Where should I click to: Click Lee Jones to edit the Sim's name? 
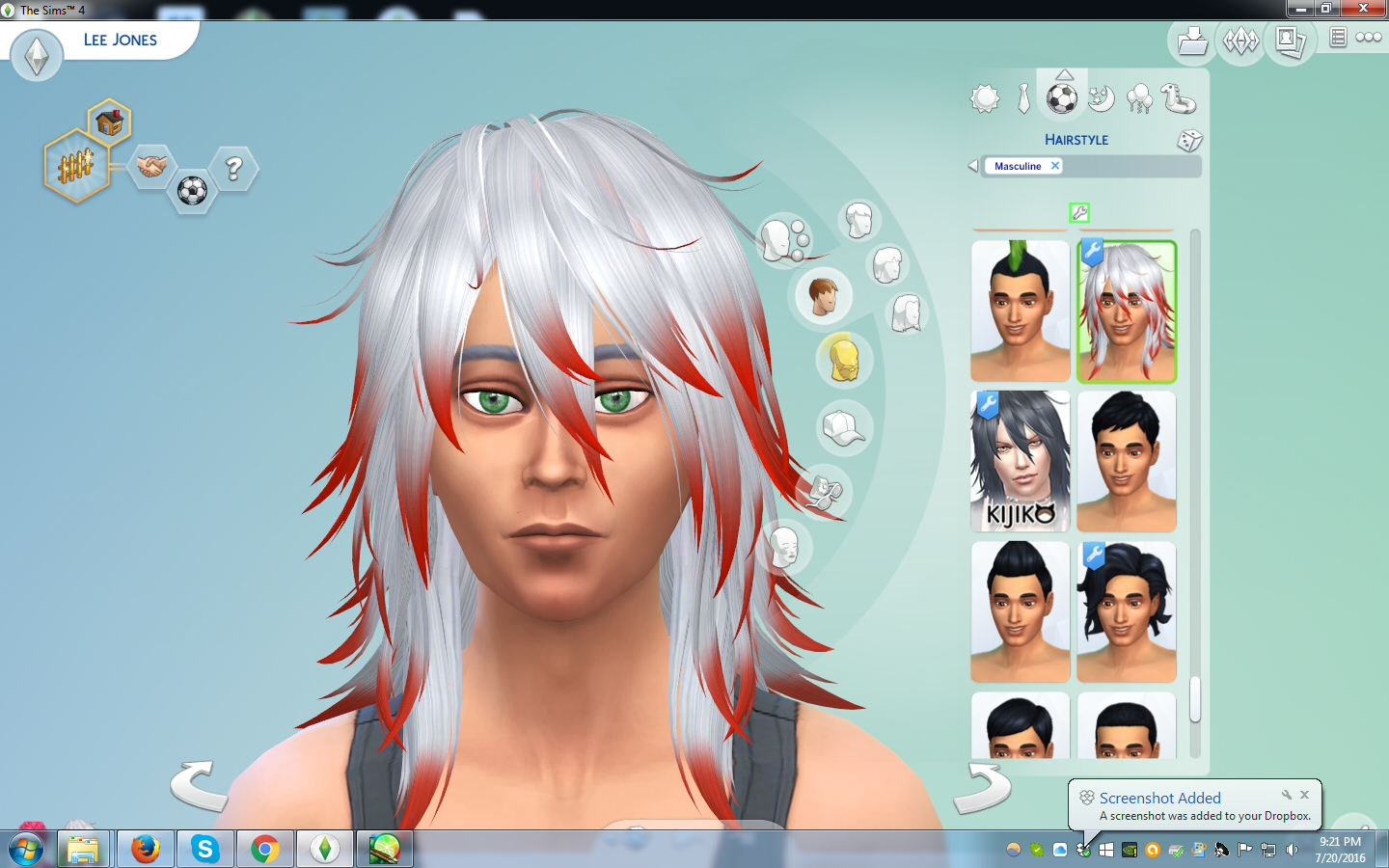click(120, 40)
